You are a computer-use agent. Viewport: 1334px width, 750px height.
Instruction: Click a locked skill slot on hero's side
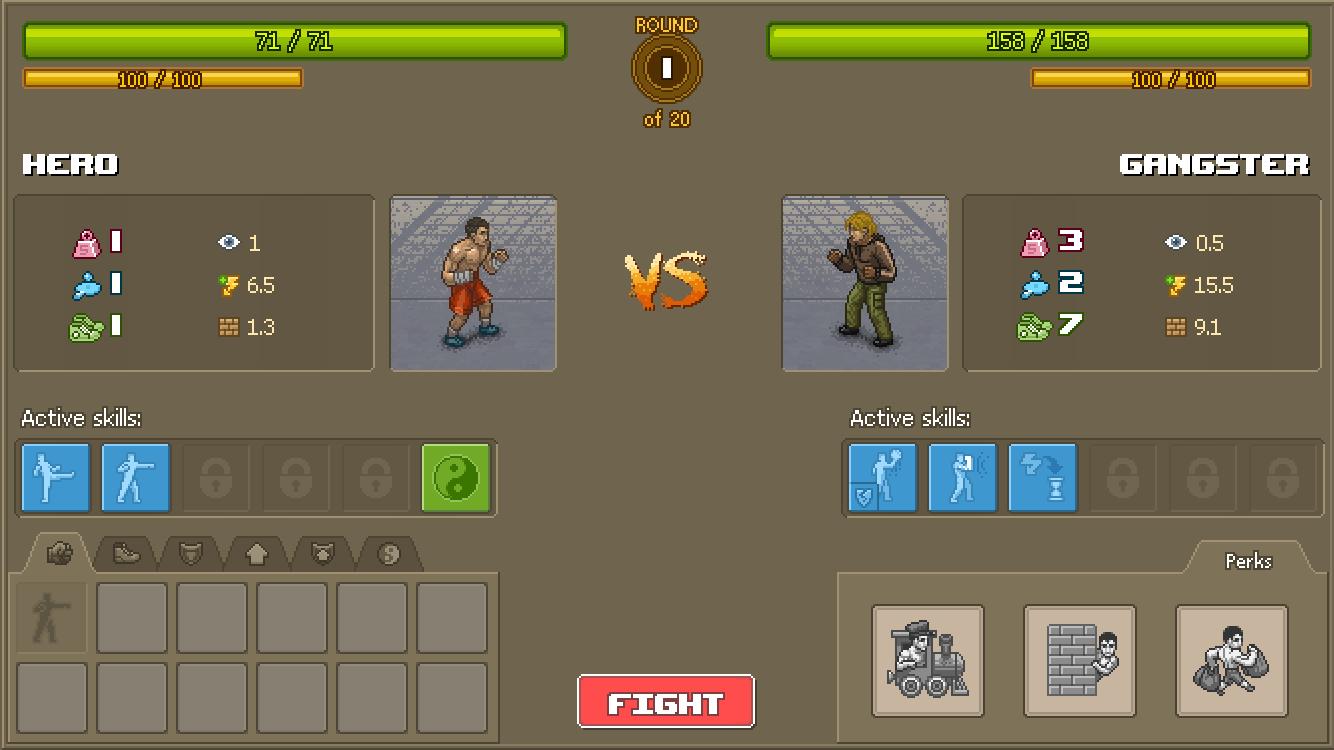click(x=216, y=478)
